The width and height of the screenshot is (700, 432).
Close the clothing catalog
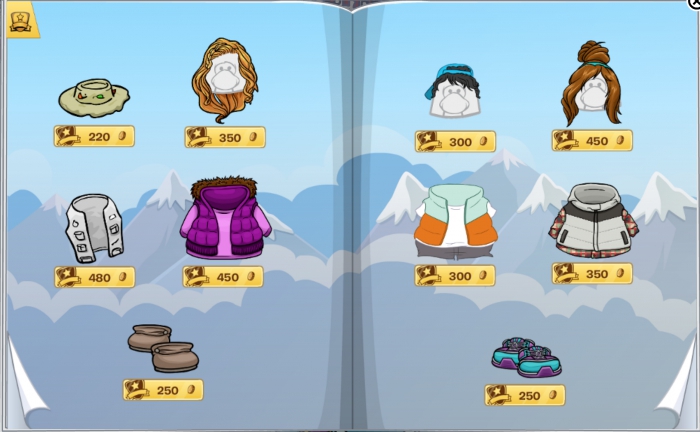coord(694,4)
